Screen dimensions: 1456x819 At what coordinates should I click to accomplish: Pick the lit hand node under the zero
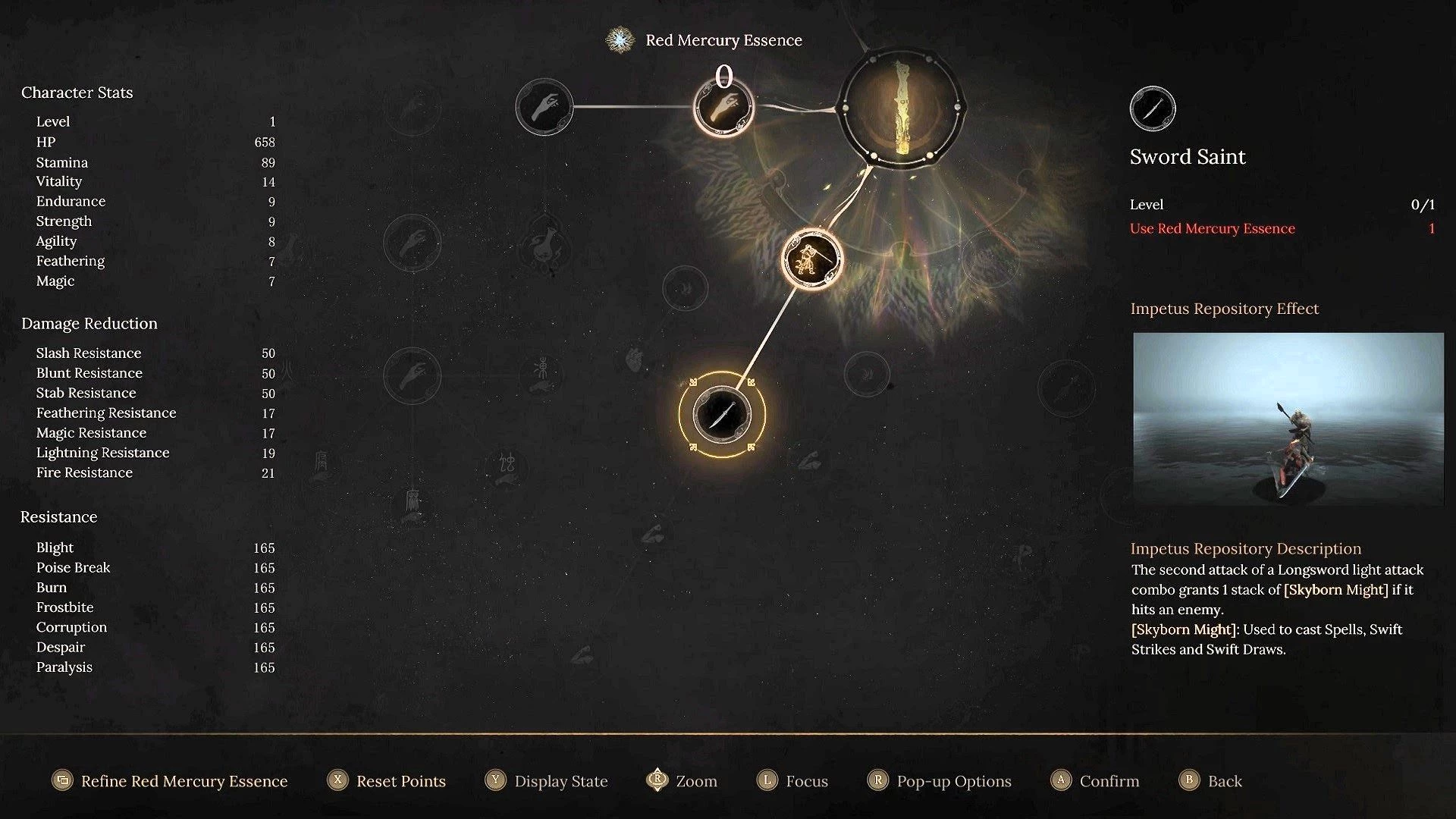(723, 107)
